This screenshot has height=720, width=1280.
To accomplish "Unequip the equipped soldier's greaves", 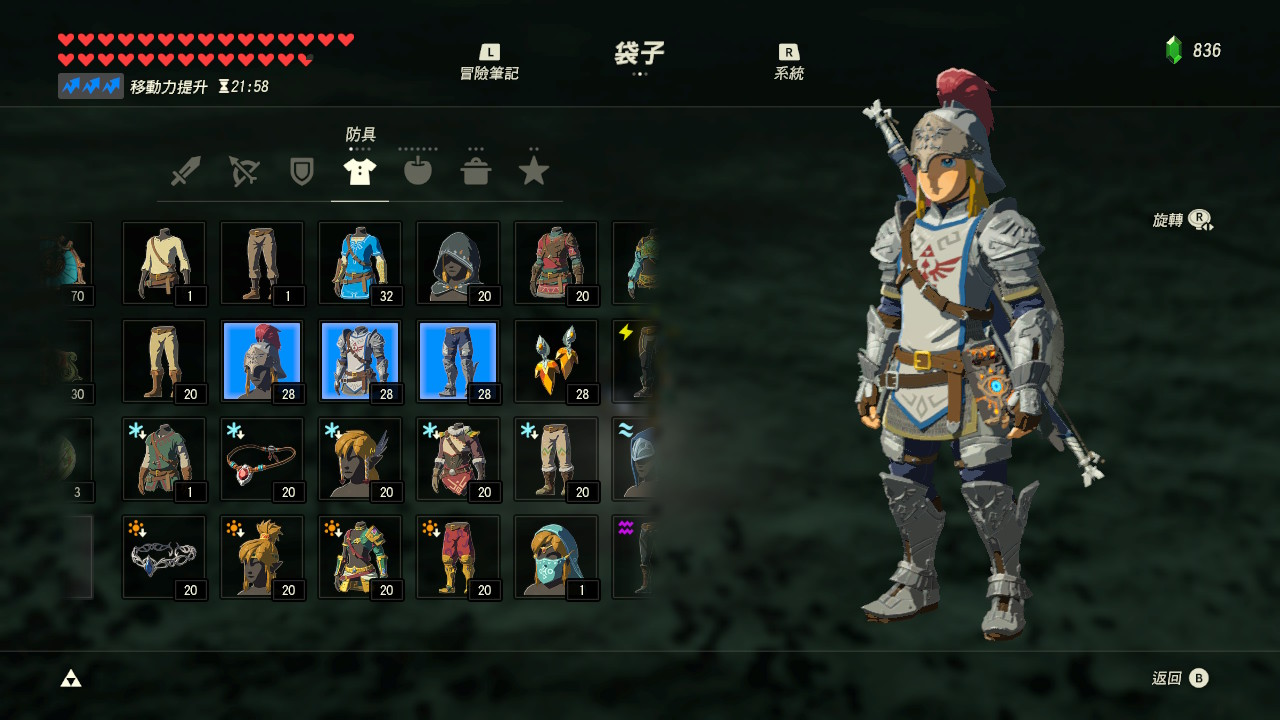I will pos(457,361).
